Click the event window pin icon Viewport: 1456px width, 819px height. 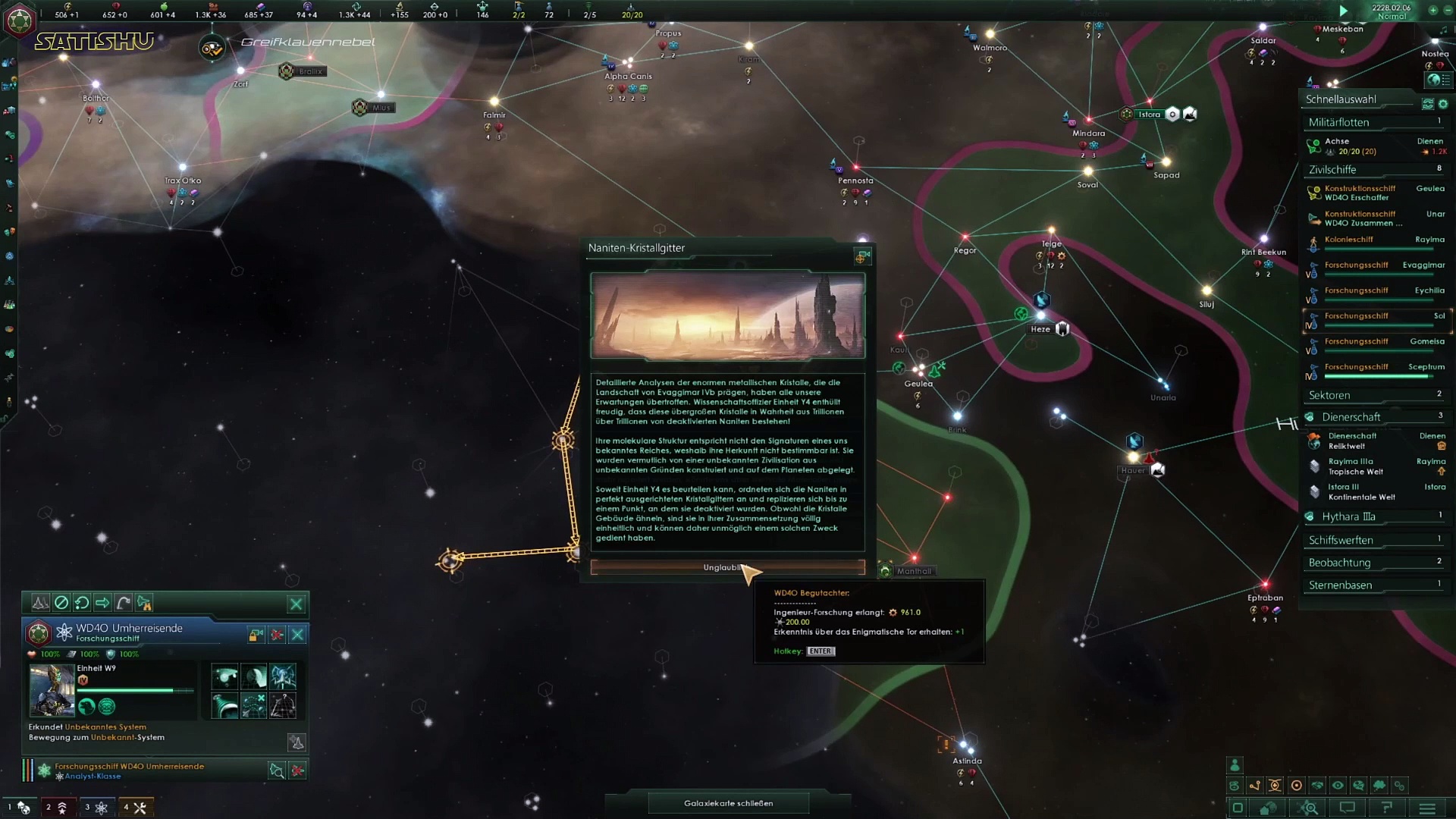click(x=861, y=258)
